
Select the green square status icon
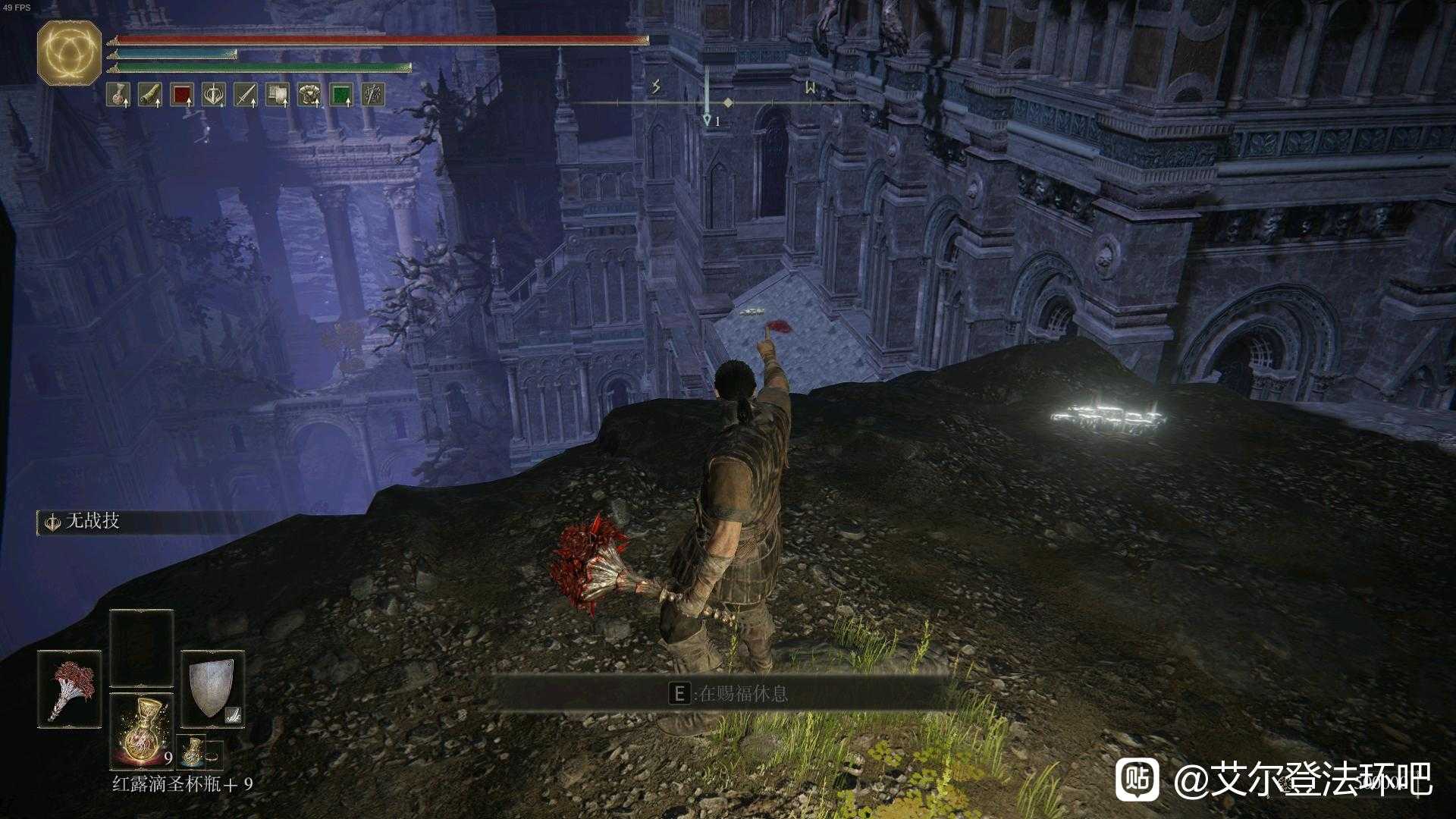coord(341,95)
